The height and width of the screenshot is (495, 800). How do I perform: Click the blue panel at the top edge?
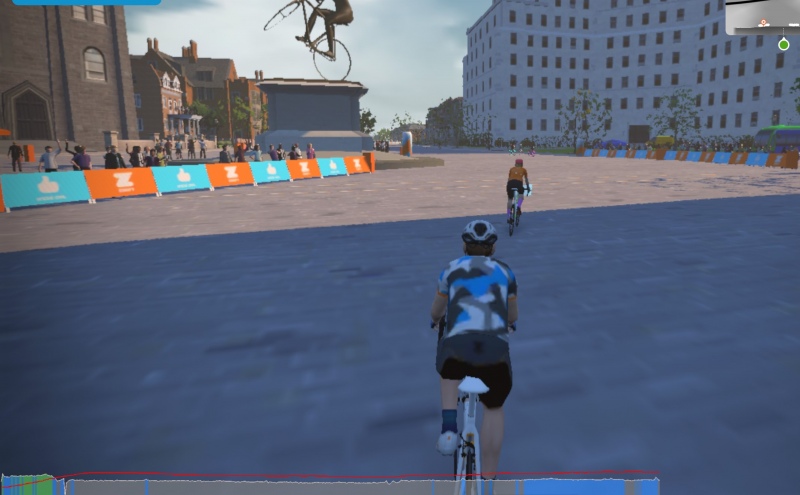(85, 2)
